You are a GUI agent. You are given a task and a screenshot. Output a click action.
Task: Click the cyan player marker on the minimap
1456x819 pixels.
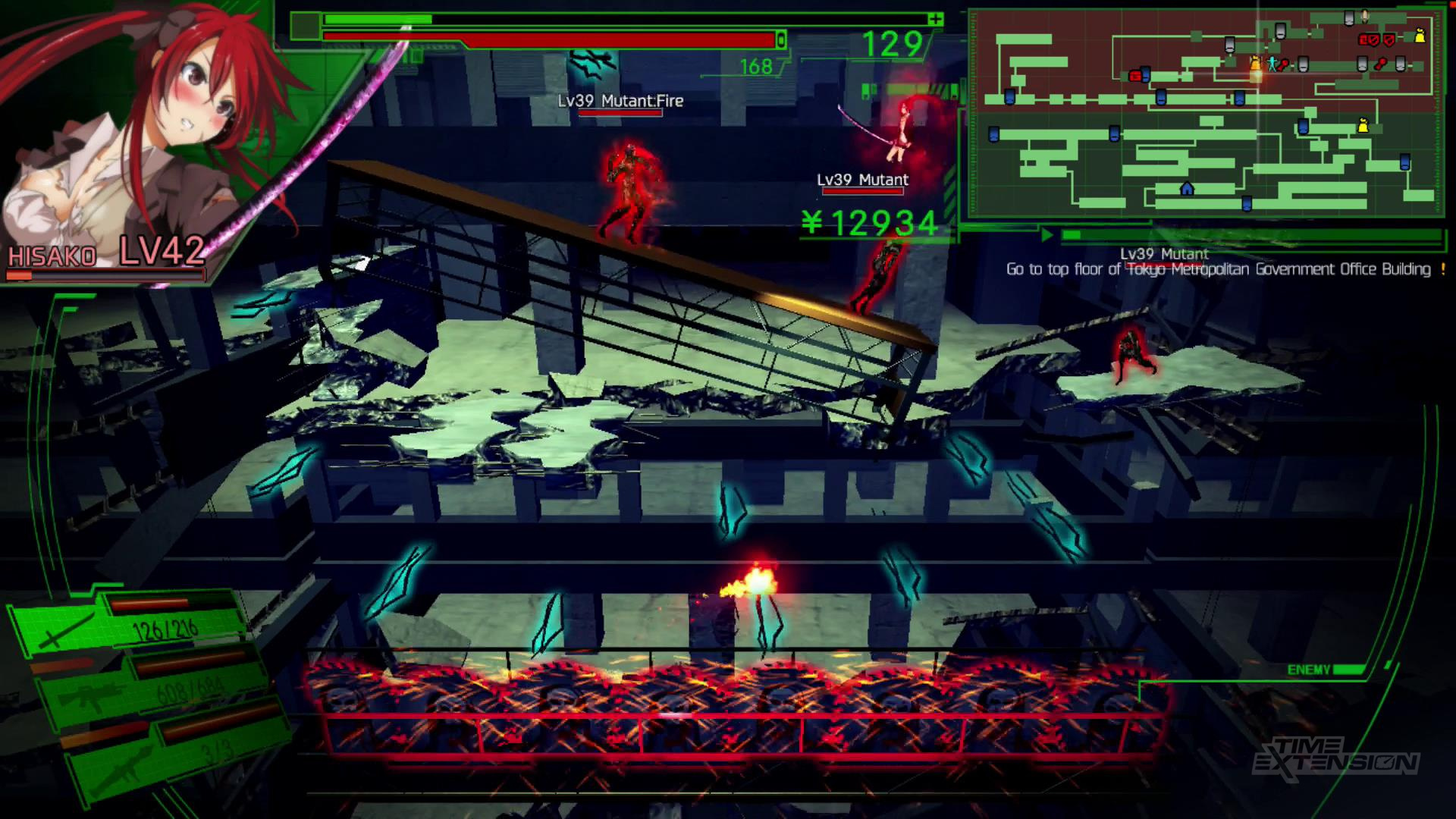[x=1272, y=64]
